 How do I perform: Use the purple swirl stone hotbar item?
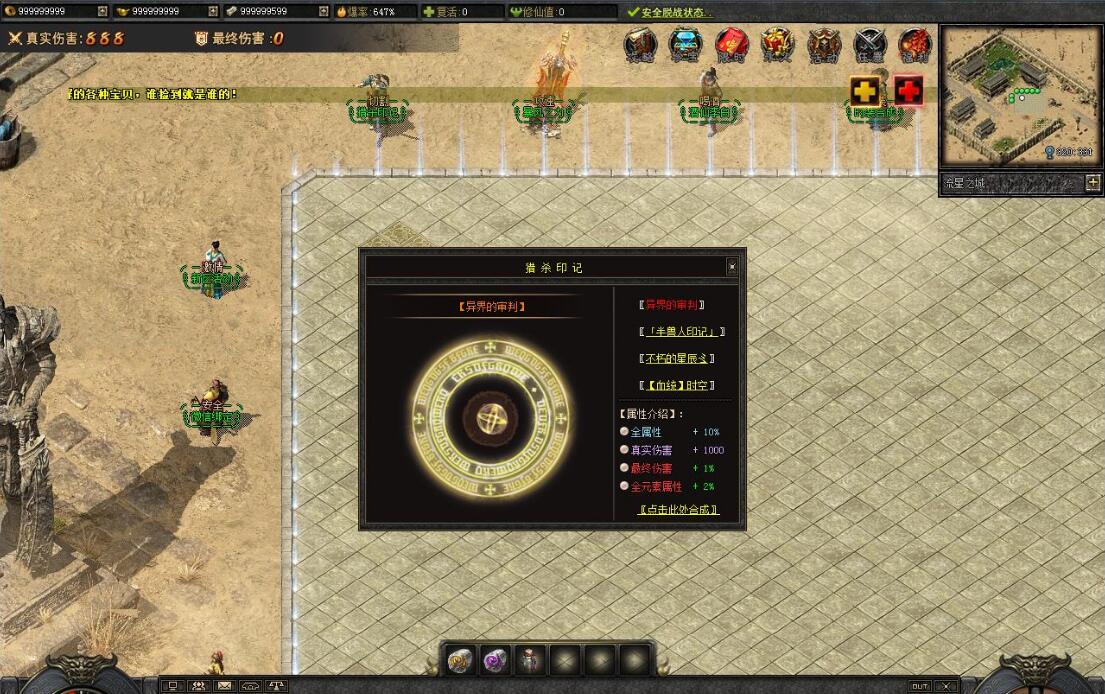[x=496, y=660]
